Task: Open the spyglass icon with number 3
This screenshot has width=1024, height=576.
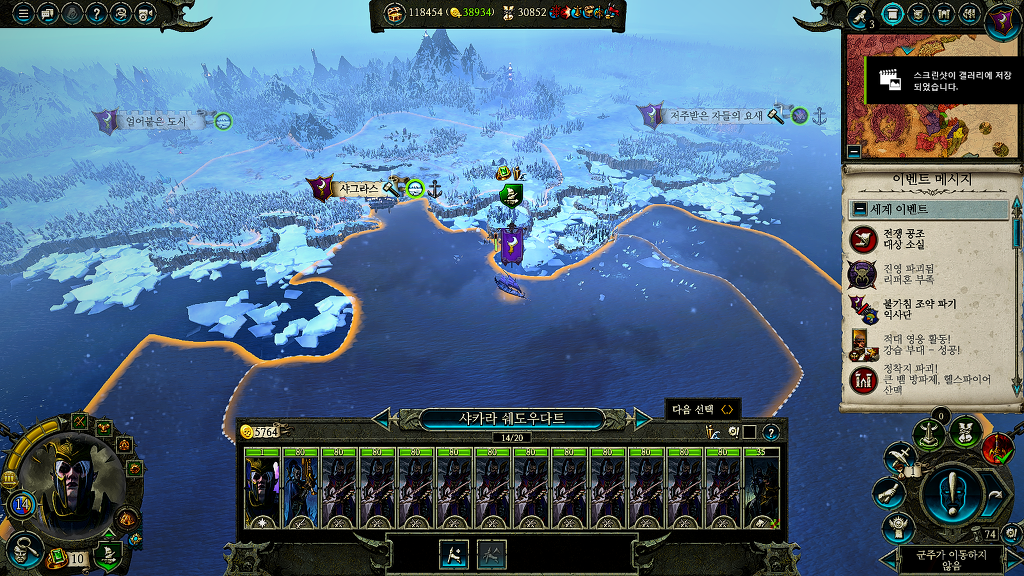Action: (x=860, y=15)
